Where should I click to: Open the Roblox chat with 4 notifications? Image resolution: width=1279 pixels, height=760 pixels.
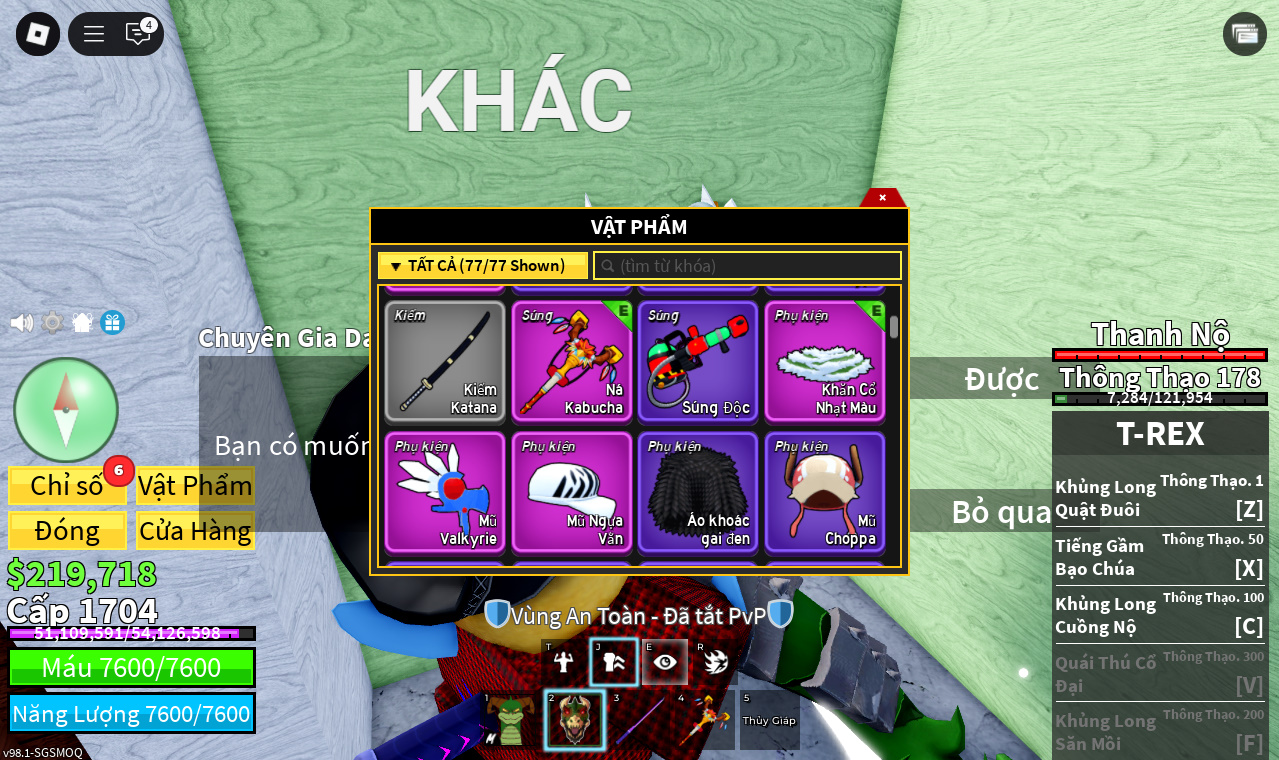point(138,34)
